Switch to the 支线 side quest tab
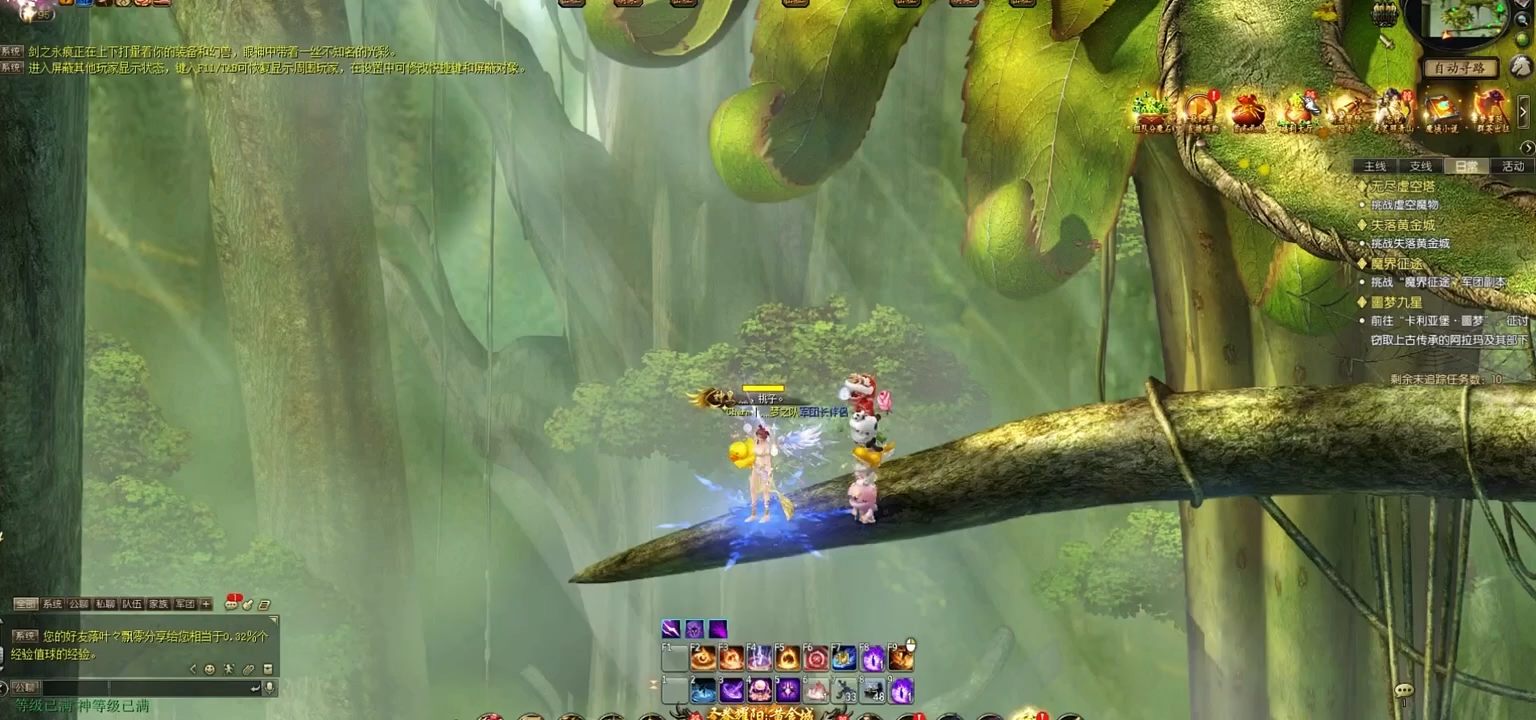Screen dimensions: 1536x720 coord(1421,166)
